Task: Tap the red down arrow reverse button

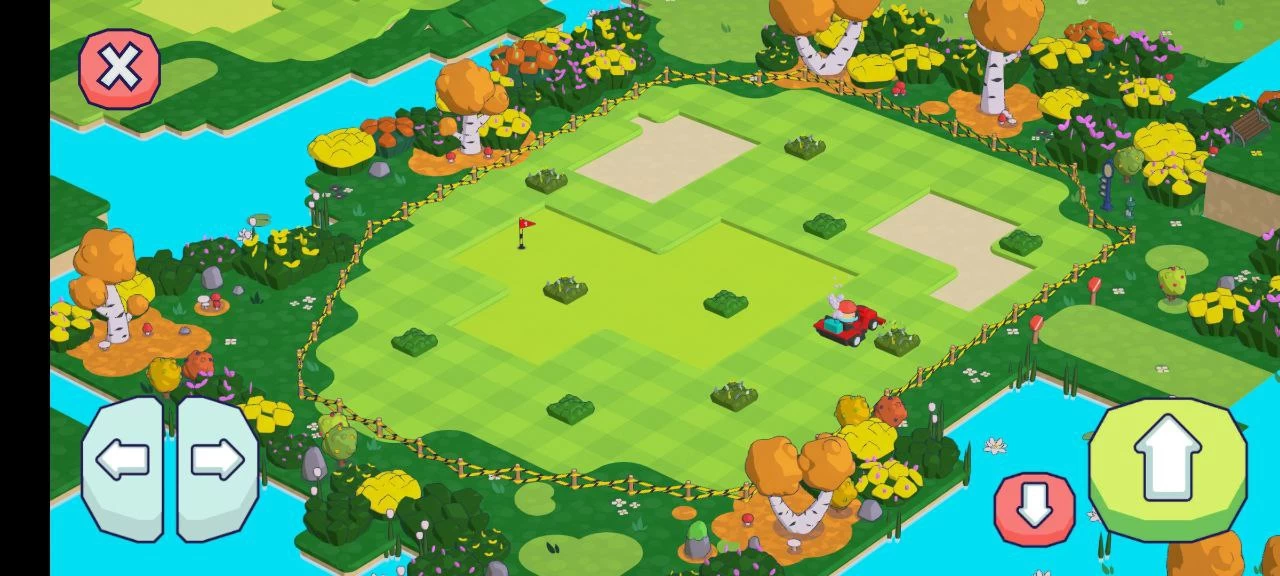Action: coord(1034,509)
